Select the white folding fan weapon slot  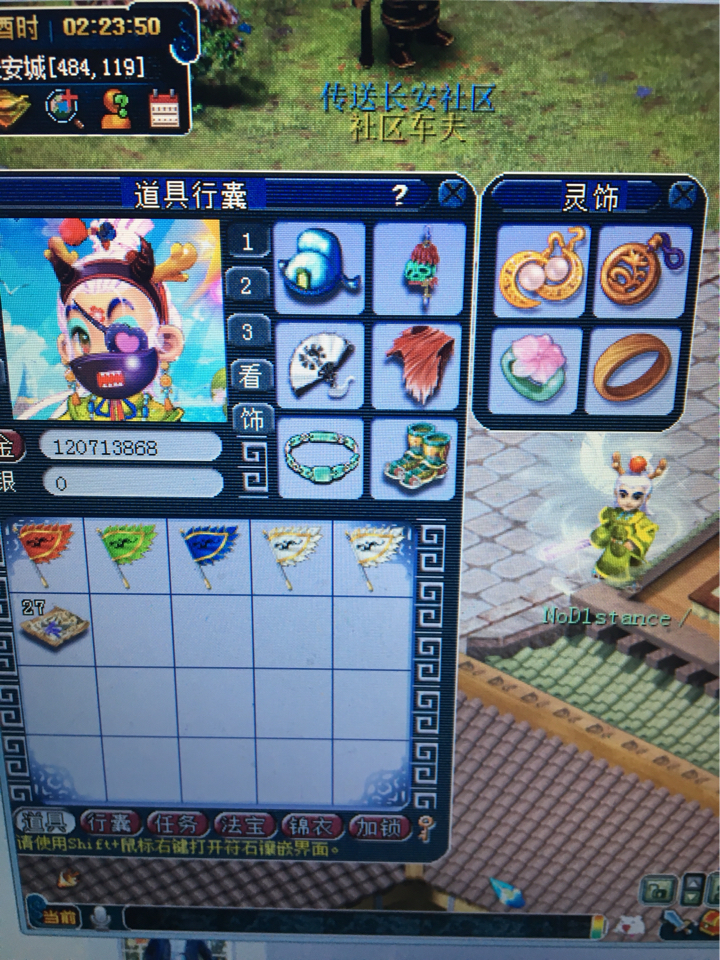click(318, 365)
